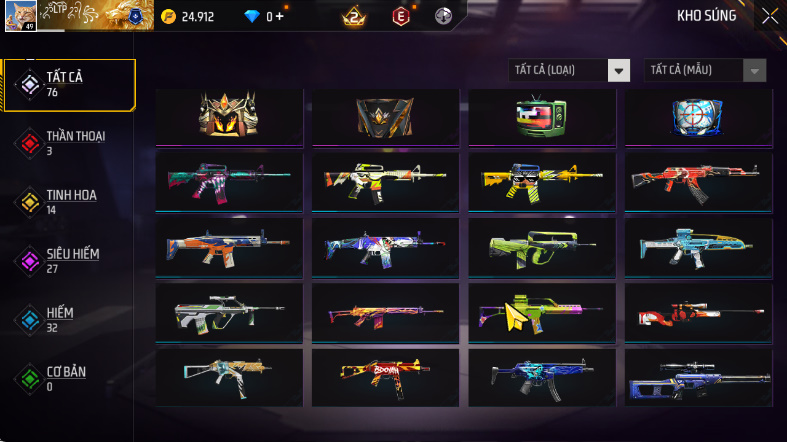Close the weapon vault screen
The image size is (787, 442).
[x=769, y=15]
